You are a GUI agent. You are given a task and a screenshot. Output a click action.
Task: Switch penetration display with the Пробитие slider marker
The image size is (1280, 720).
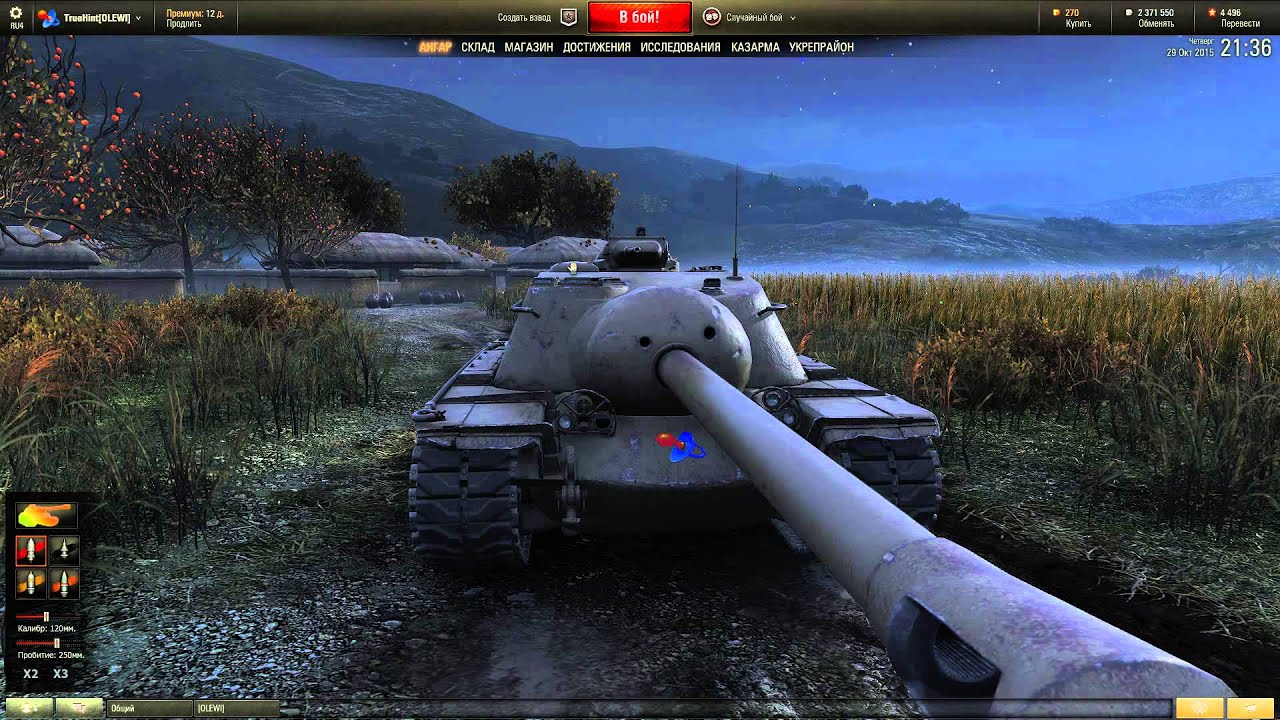[x=56, y=641]
